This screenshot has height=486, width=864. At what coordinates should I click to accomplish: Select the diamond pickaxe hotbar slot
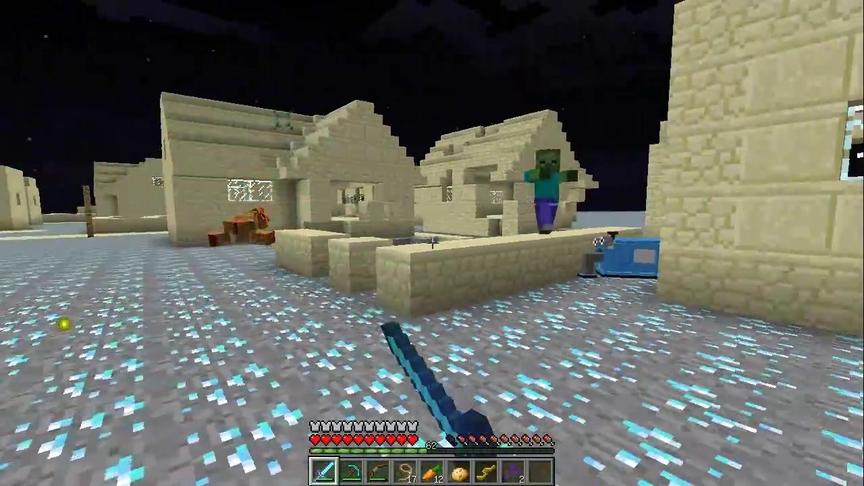point(350,472)
